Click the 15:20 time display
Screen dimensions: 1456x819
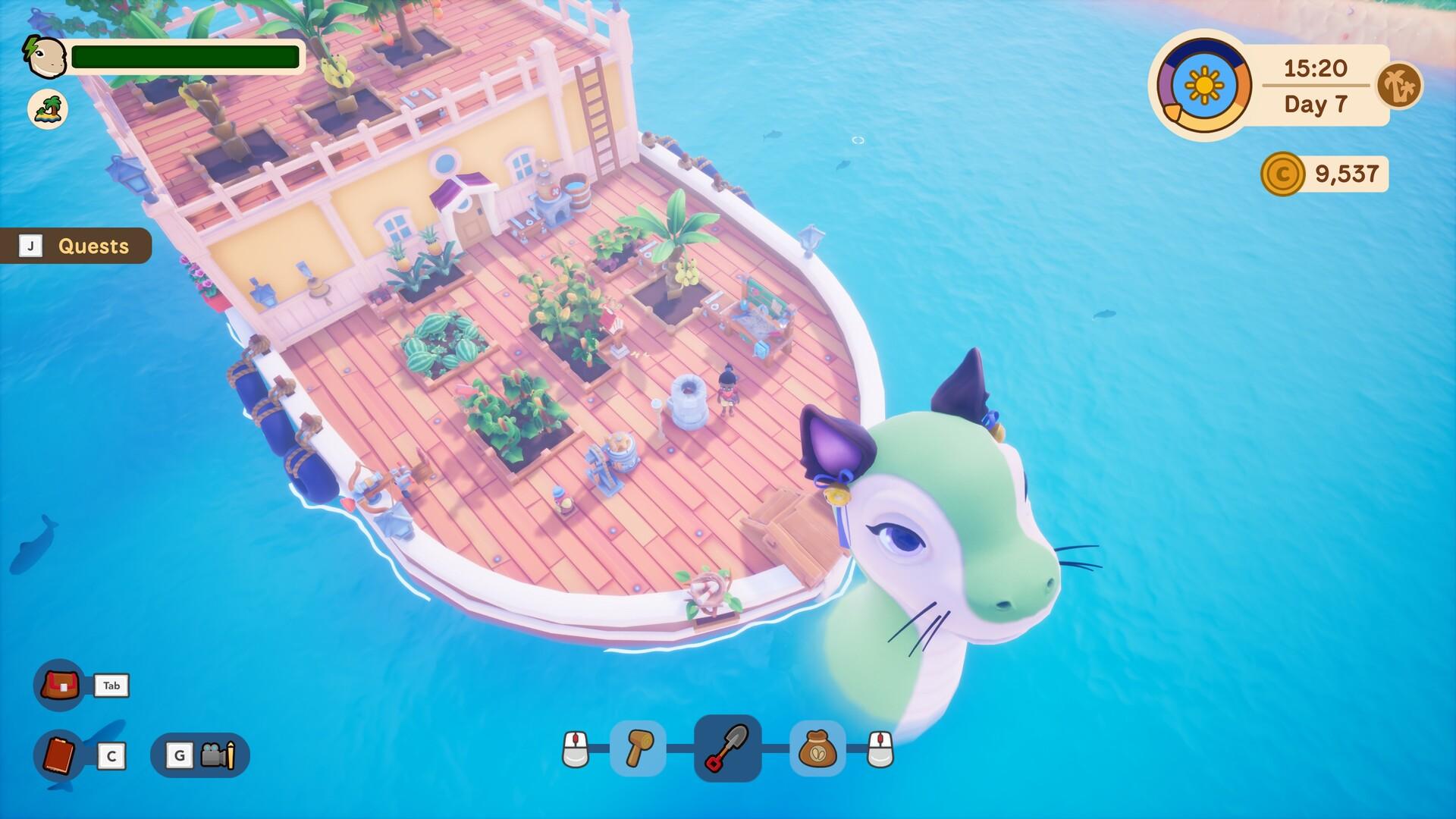click(x=1316, y=68)
